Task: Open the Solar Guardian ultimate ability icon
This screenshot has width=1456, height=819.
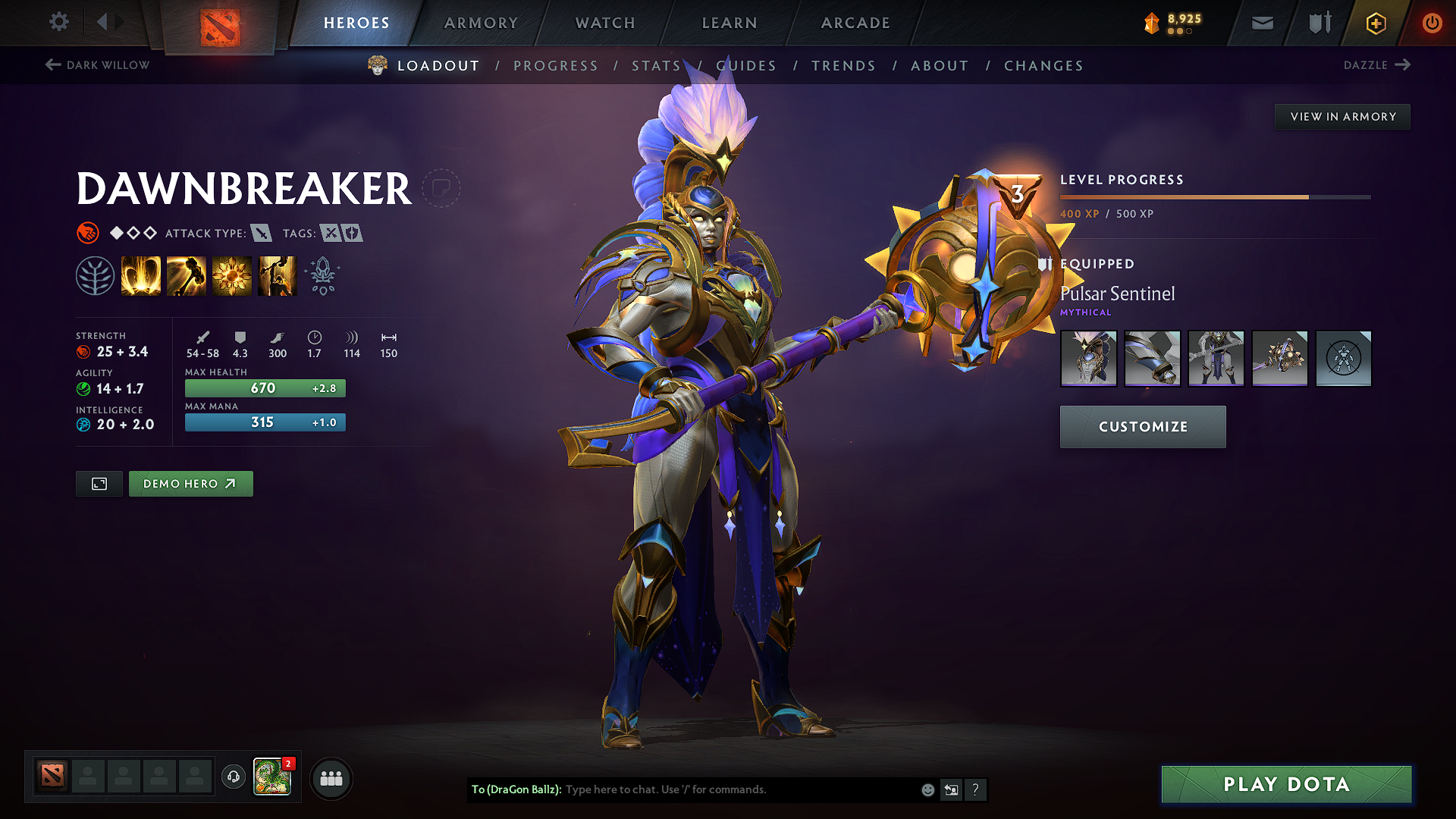Action: coord(278,275)
